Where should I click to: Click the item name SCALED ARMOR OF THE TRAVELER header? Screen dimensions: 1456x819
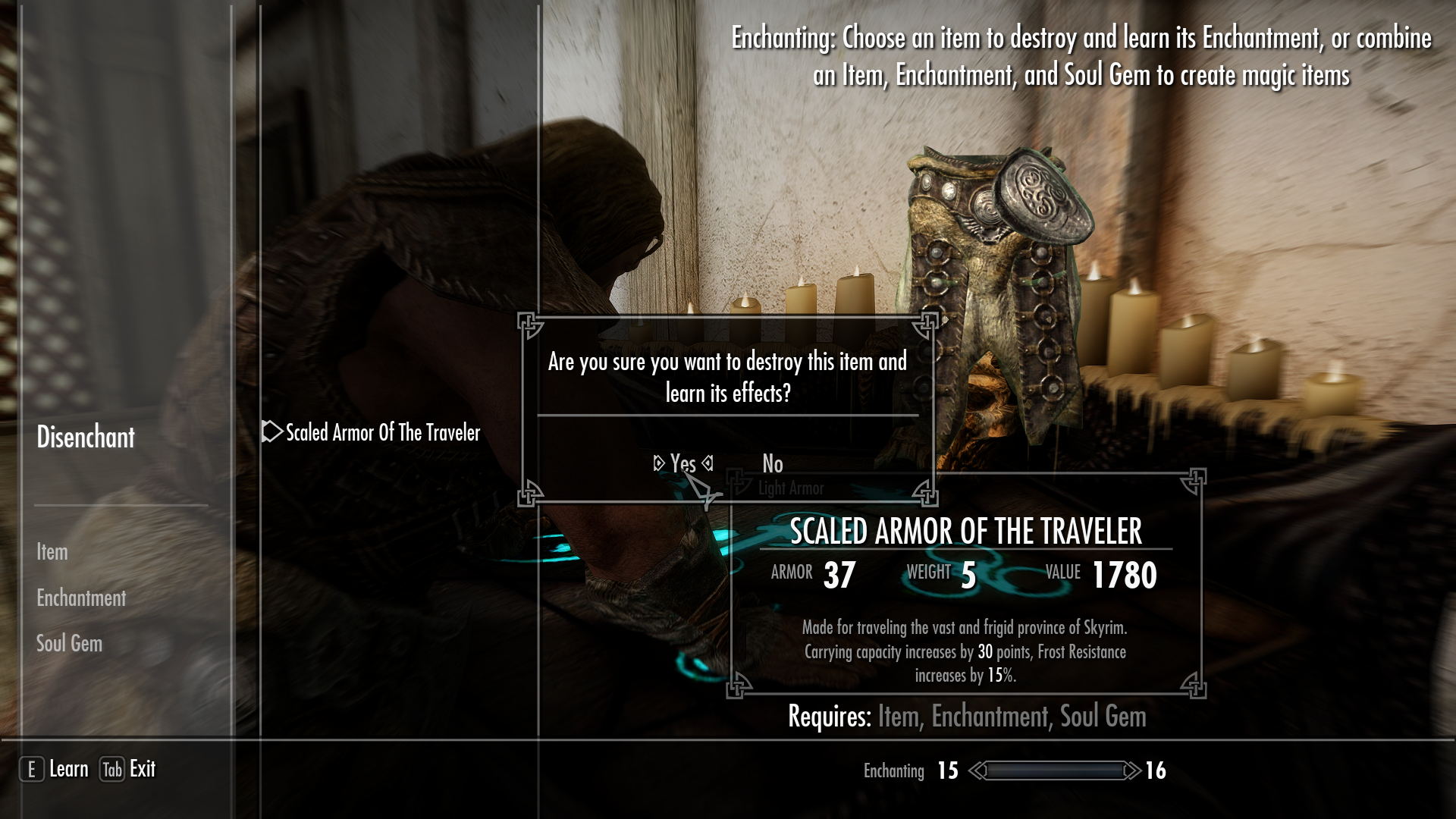pyautogui.click(x=966, y=532)
